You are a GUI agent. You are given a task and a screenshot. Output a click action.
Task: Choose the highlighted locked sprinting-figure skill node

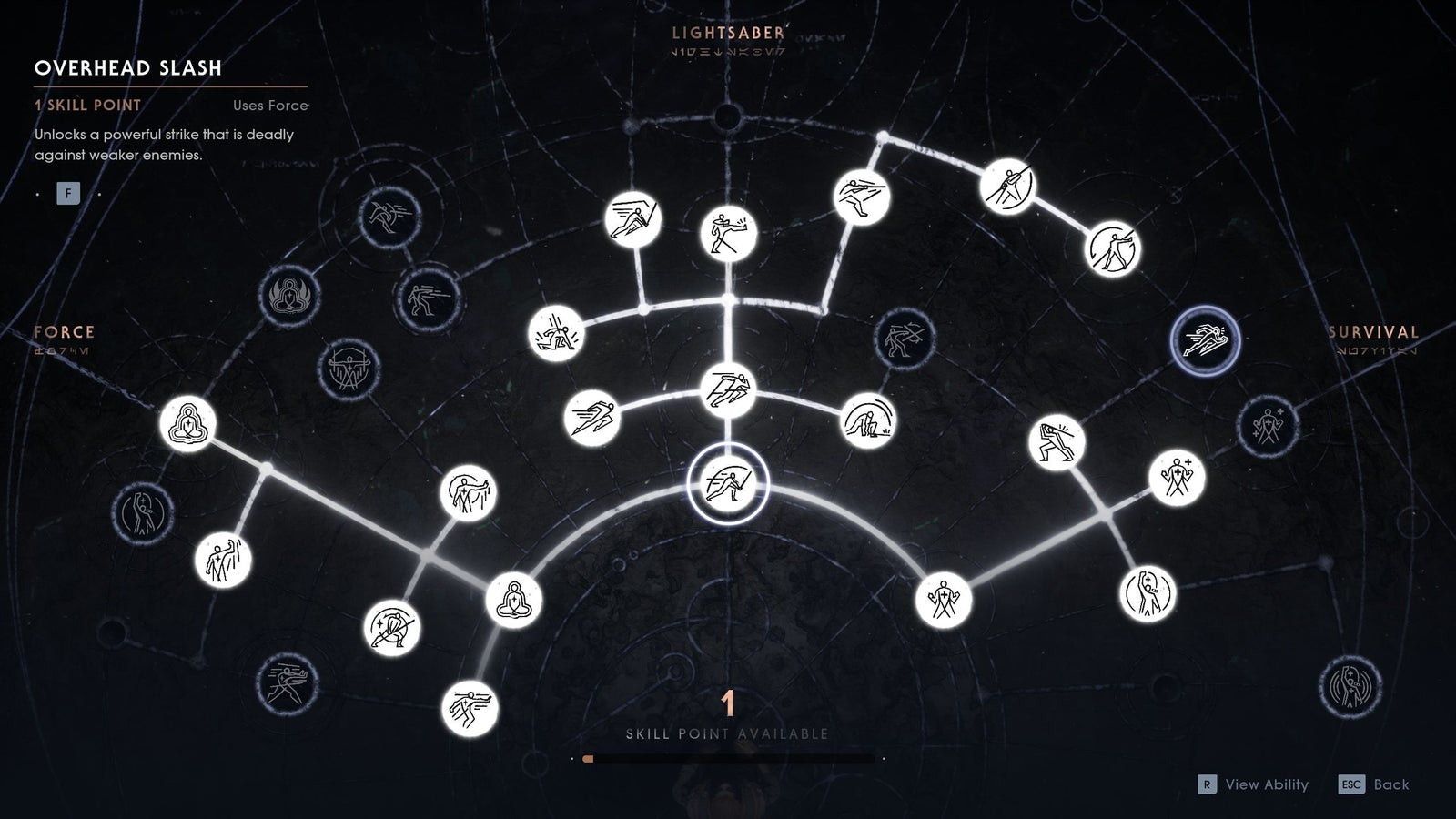pyautogui.click(x=1204, y=341)
